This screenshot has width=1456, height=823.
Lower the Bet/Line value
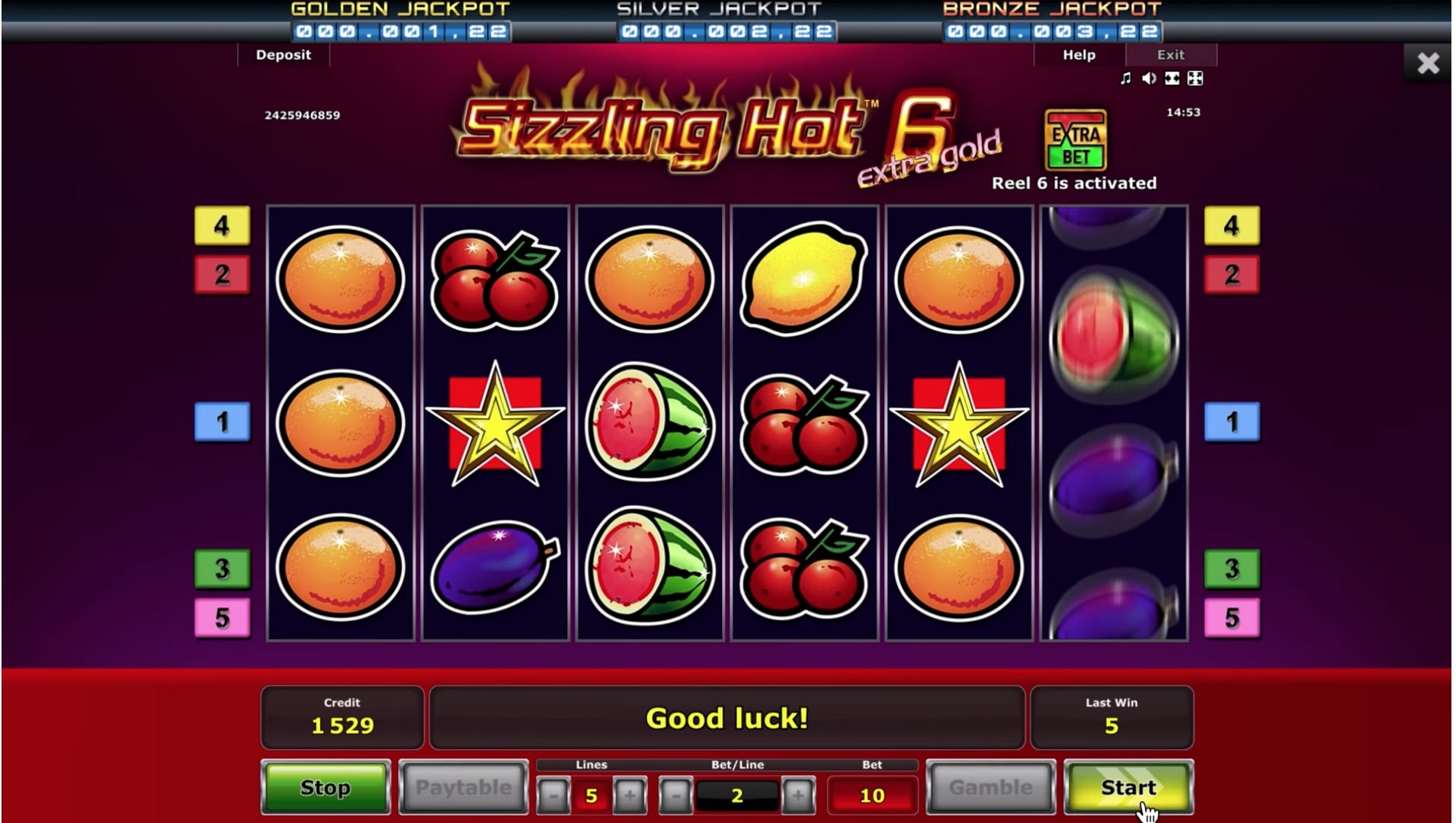point(675,796)
